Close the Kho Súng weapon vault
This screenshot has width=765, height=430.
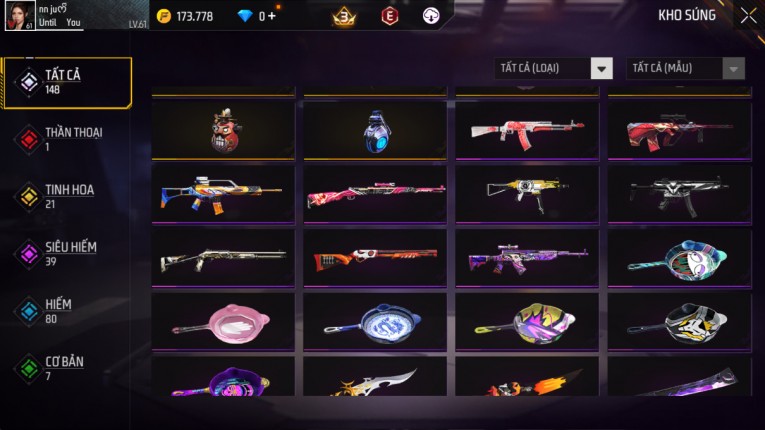(748, 16)
